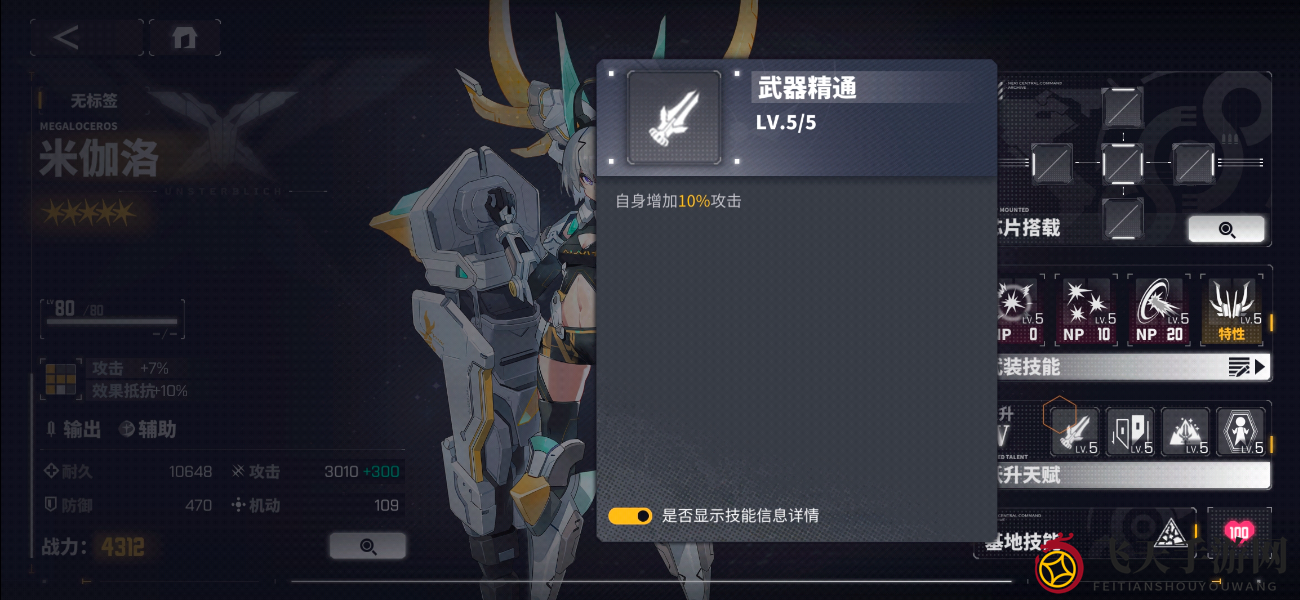Image resolution: width=1300 pixels, height=600 pixels.
Task: Select the shield talent icon
Action: [x=1130, y=431]
